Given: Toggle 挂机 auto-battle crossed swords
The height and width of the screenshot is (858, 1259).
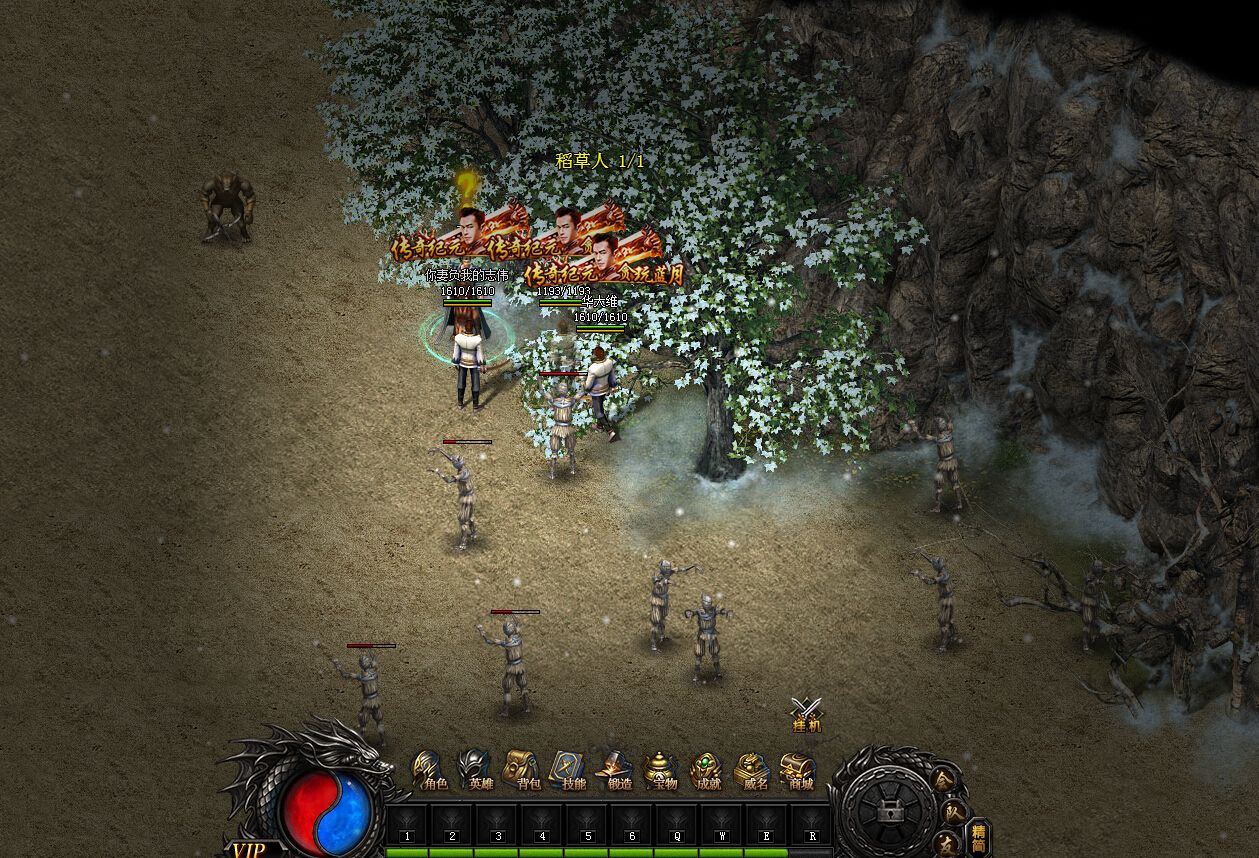Looking at the screenshot, I should [806, 714].
